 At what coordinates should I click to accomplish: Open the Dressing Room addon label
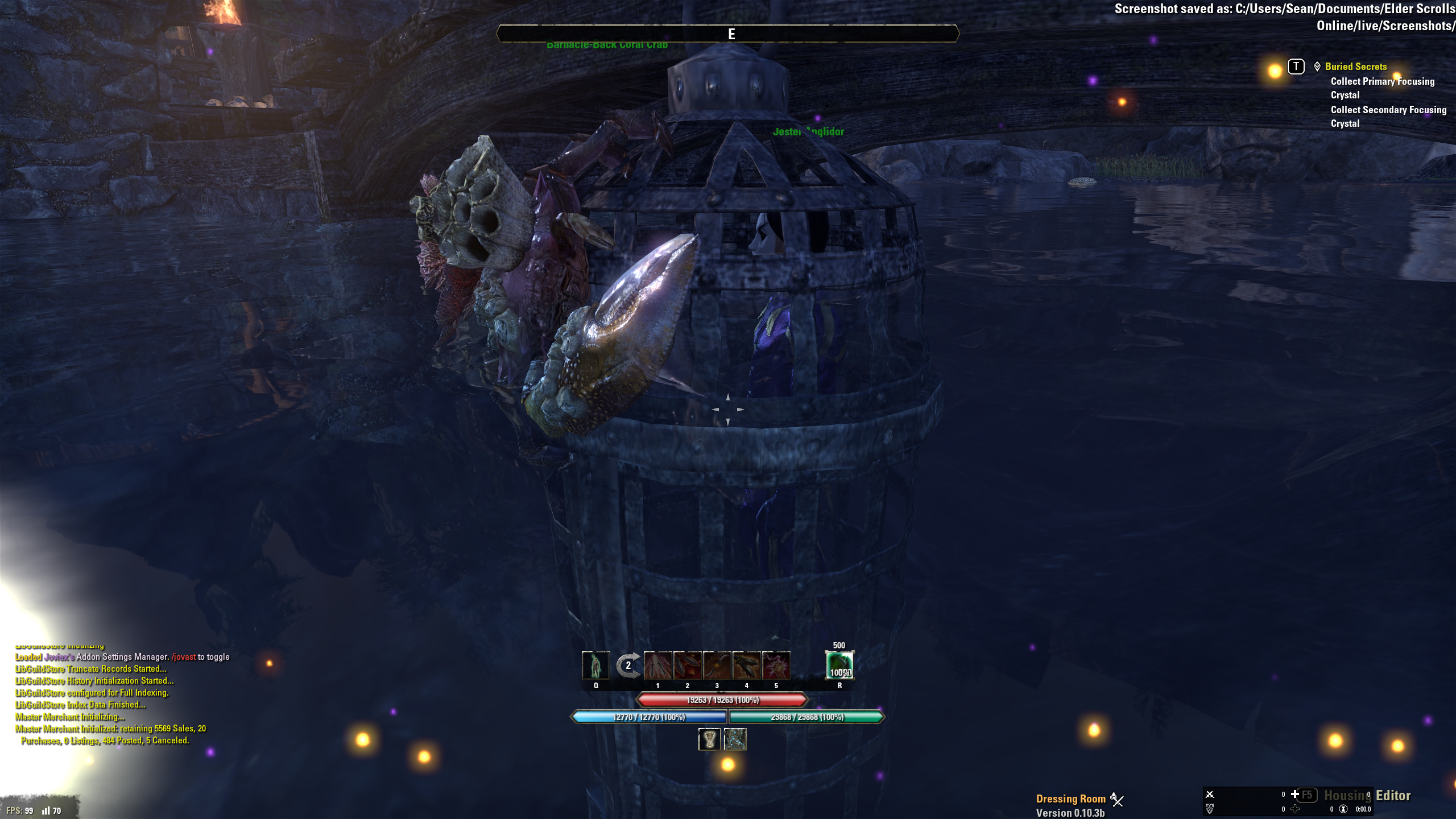(1070, 799)
